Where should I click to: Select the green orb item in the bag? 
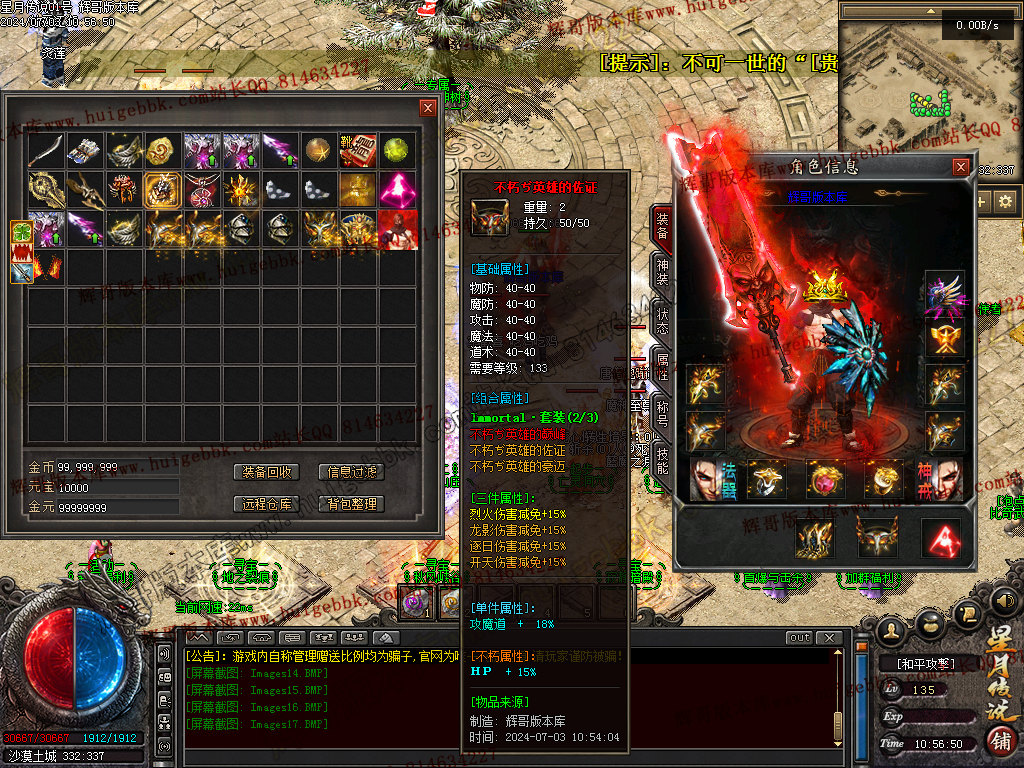[x=398, y=150]
